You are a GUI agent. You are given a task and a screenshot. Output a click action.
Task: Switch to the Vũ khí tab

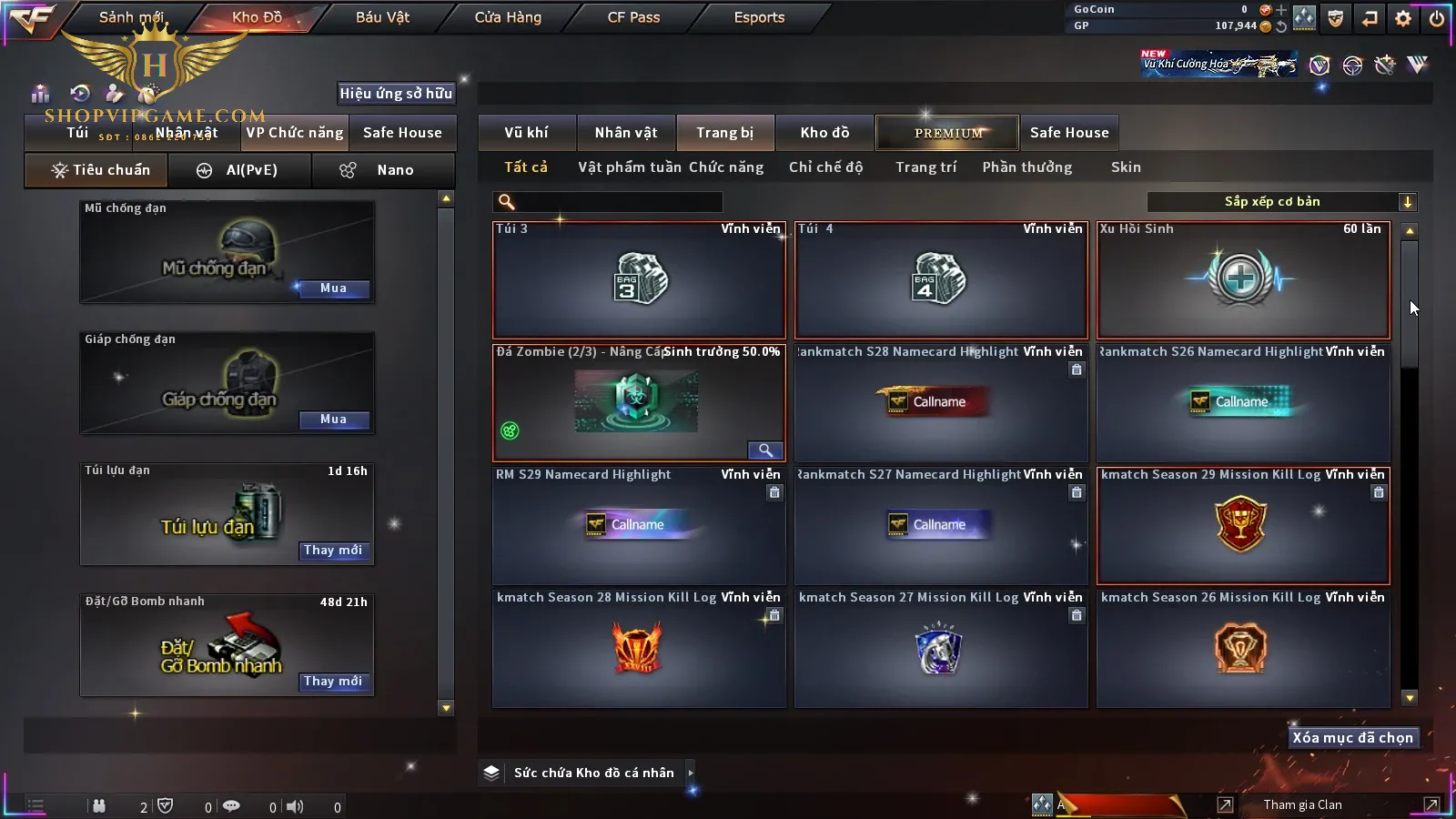tap(526, 133)
